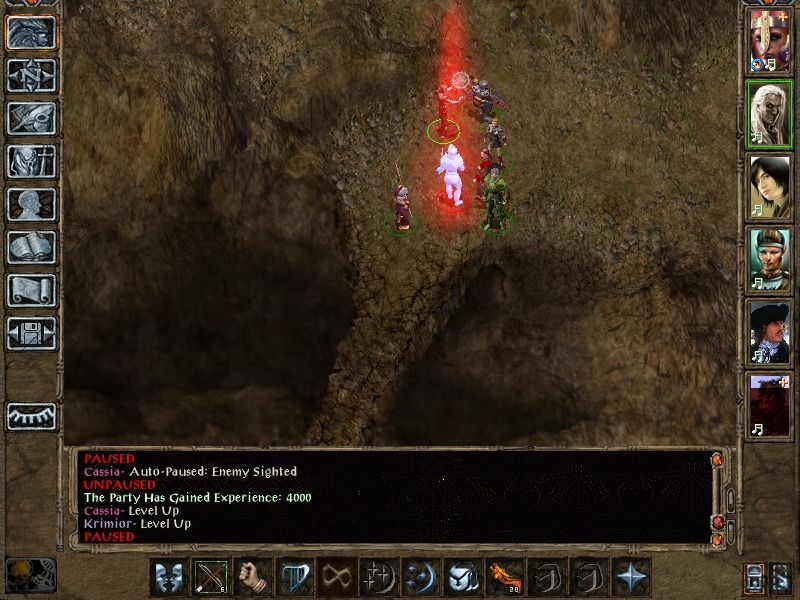
Task: Open the inventory screen button
Action: [x=31, y=162]
